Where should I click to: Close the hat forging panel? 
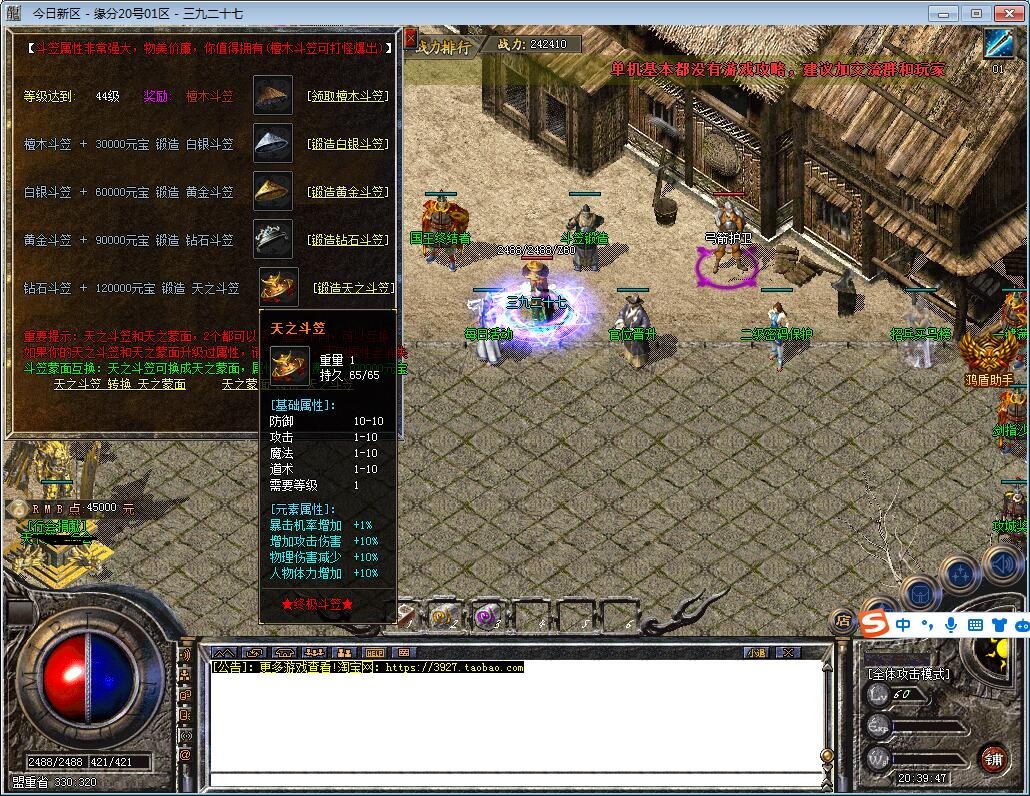point(410,37)
